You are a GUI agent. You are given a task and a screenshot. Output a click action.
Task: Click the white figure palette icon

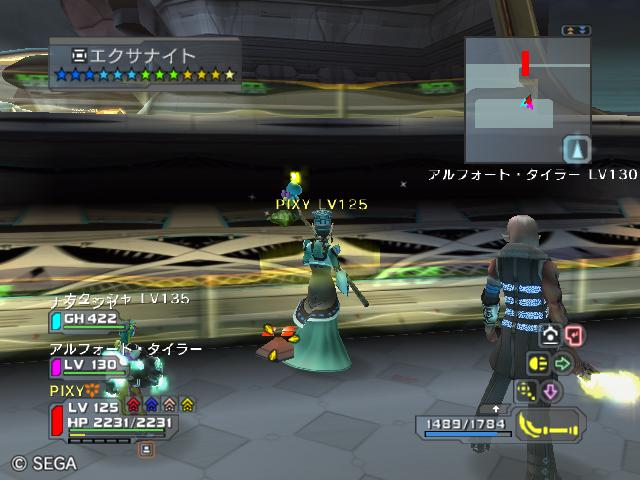point(549,335)
